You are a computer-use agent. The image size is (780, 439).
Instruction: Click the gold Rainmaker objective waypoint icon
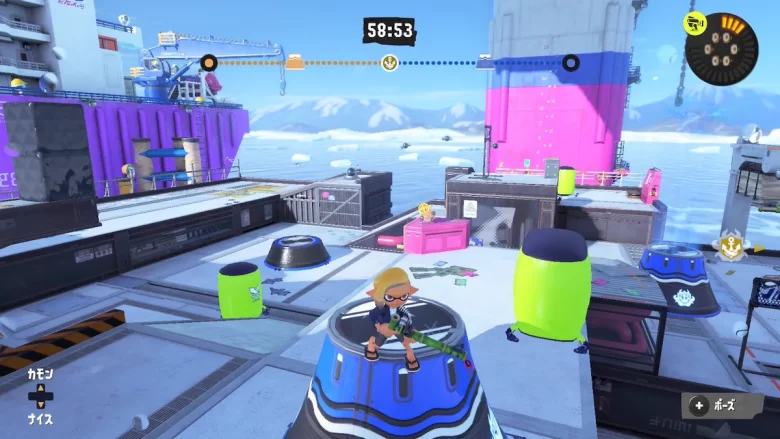pyautogui.click(x=729, y=243)
